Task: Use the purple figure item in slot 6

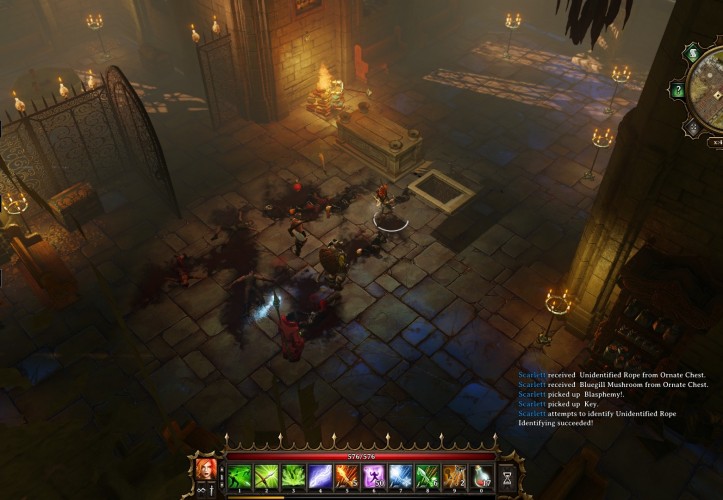Action: pos(374,476)
